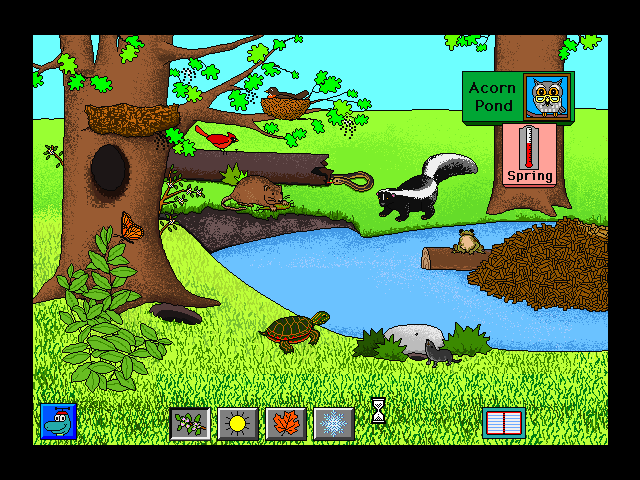Viewport: 640px width, 480px height.
Task: Switch to summer with the sun button
Action: (238, 424)
